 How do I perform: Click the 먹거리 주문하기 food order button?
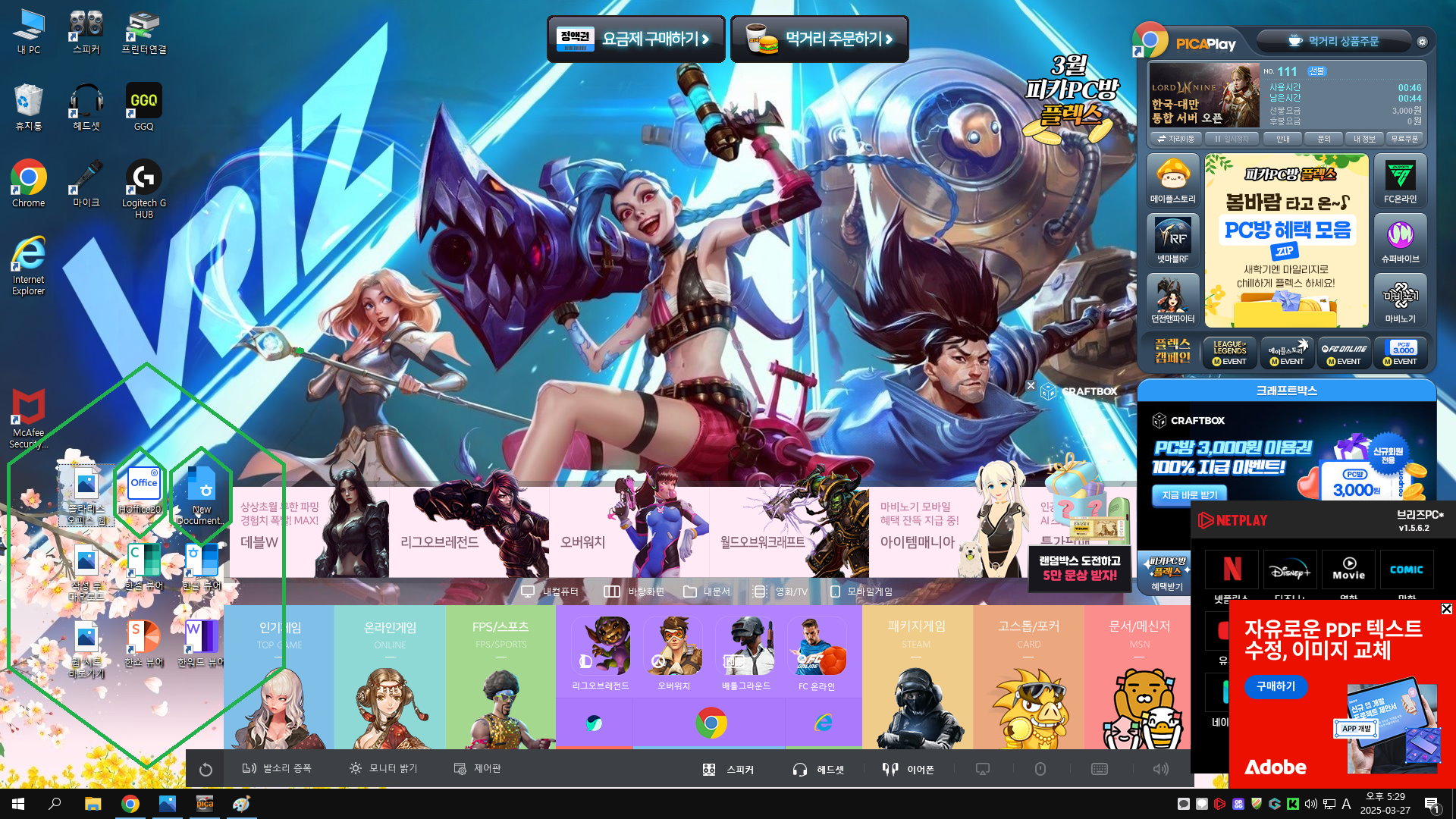click(819, 39)
